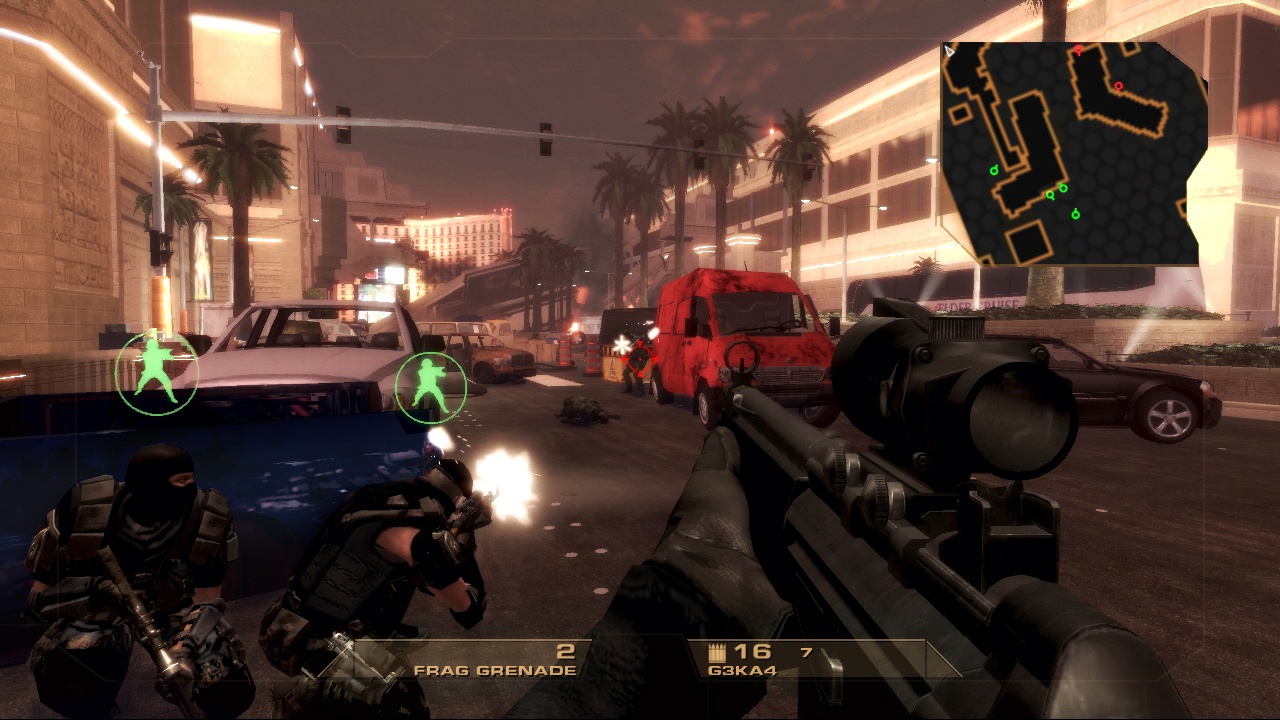1280x720 pixels.
Task: Click the white cursor arrow on the minimap
Action: [949, 51]
